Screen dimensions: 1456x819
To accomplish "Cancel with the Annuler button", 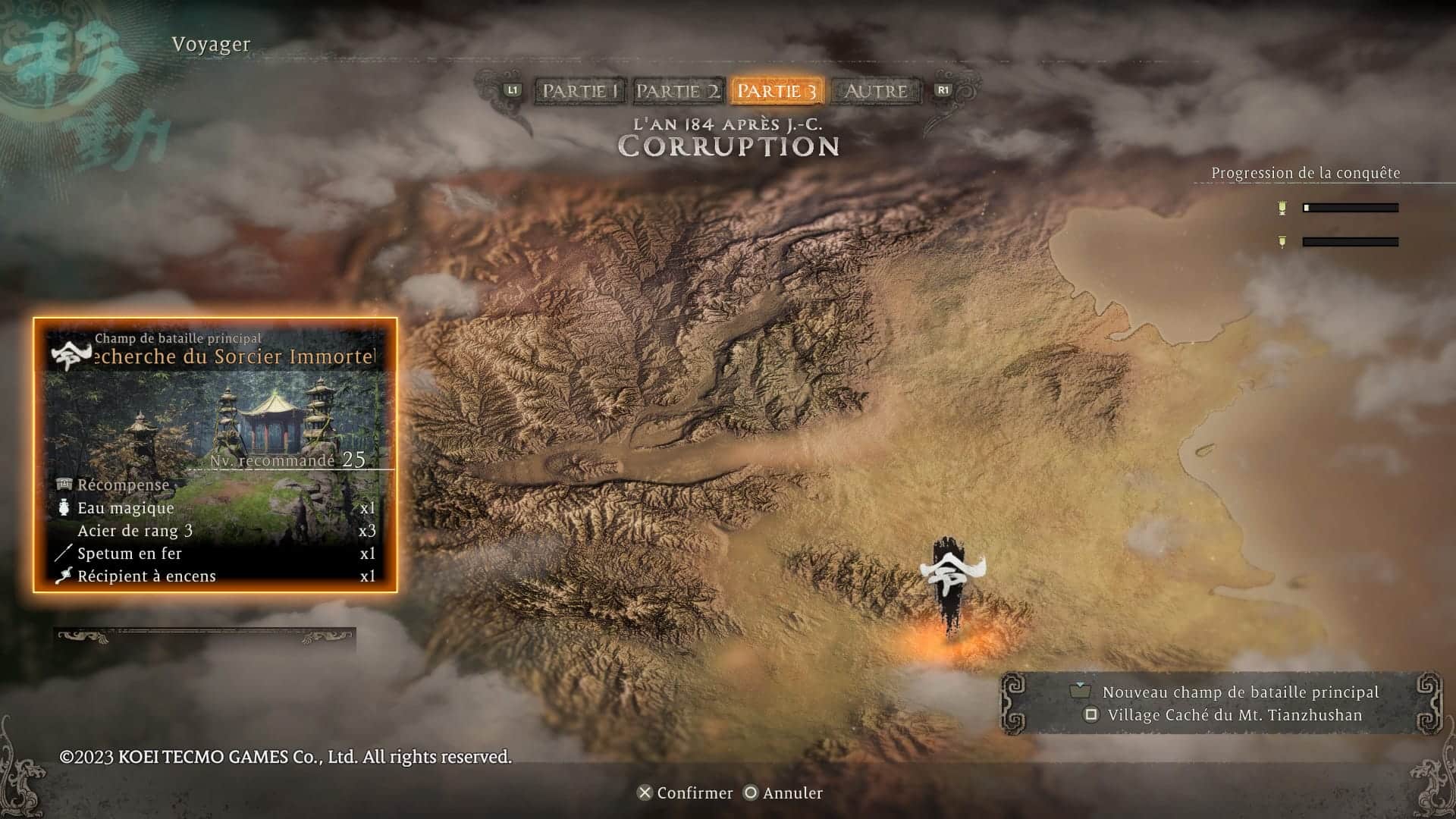I will pos(783,792).
